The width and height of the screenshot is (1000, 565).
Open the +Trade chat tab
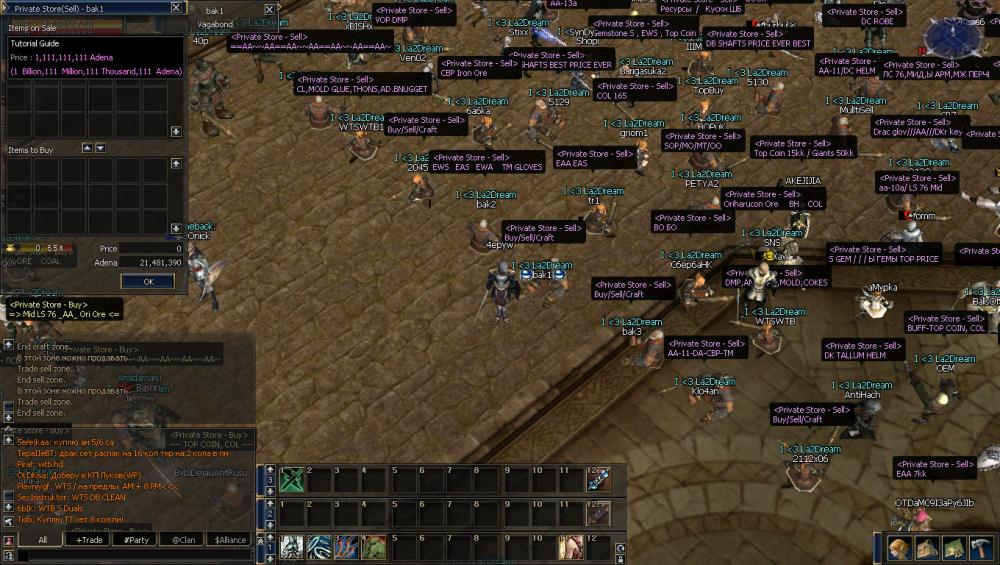(90, 539)
